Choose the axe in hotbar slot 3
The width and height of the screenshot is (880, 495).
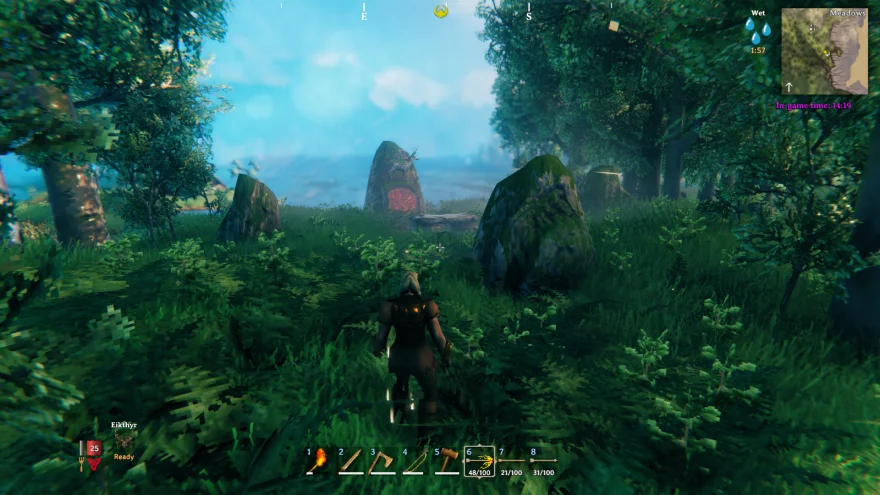(x=383, y=461)
